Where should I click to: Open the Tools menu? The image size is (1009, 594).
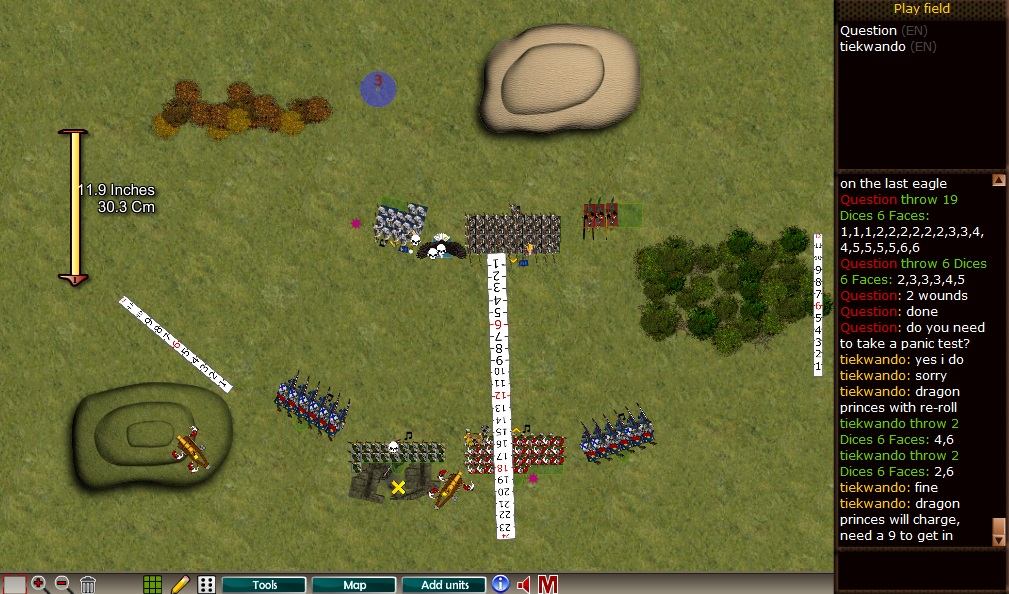pos(264,585)
